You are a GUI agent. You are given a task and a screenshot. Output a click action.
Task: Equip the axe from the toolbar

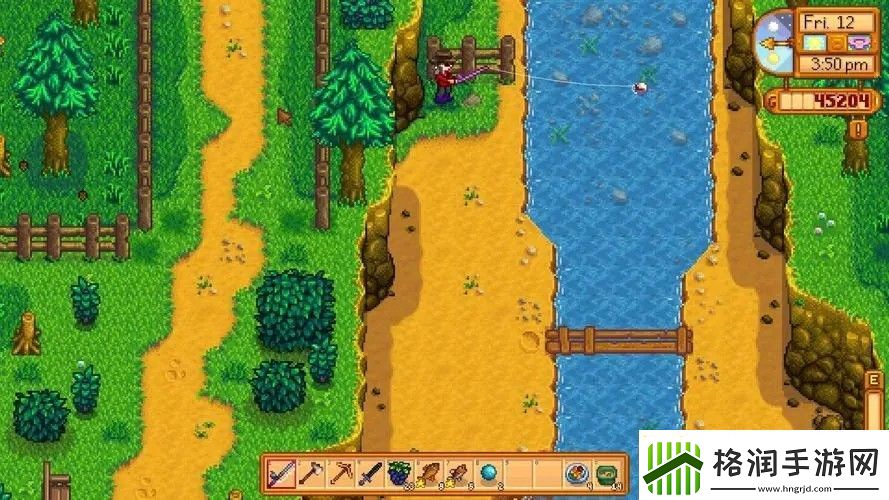311,474
